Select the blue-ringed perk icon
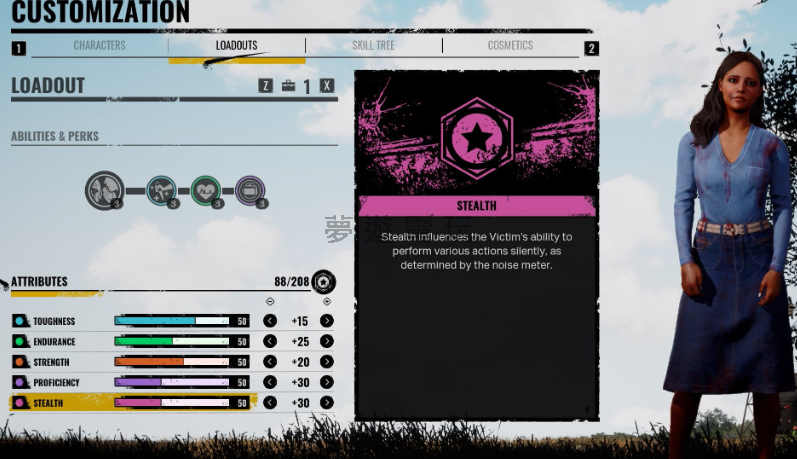Viewport: 797px width, 459px height. pos(162,190)
